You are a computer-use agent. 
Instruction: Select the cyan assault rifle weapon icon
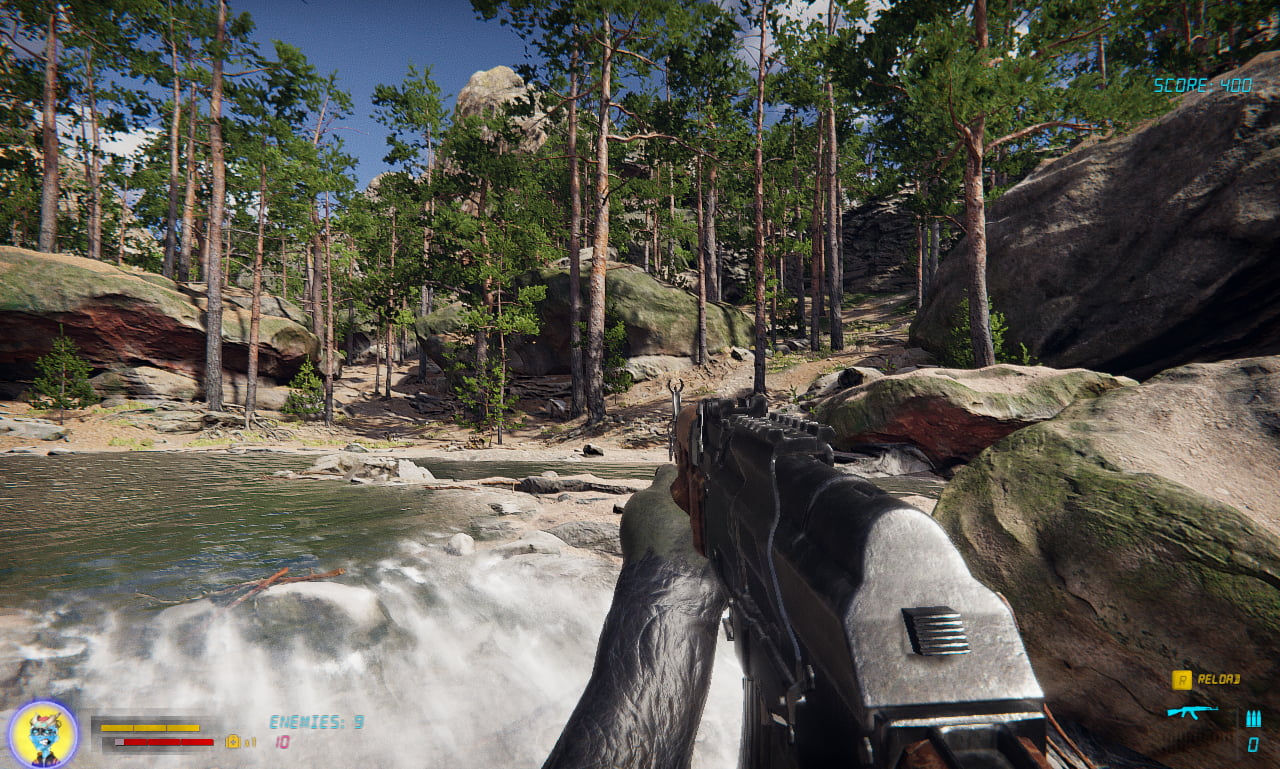pyautogui.click(x=1191, y=711)
